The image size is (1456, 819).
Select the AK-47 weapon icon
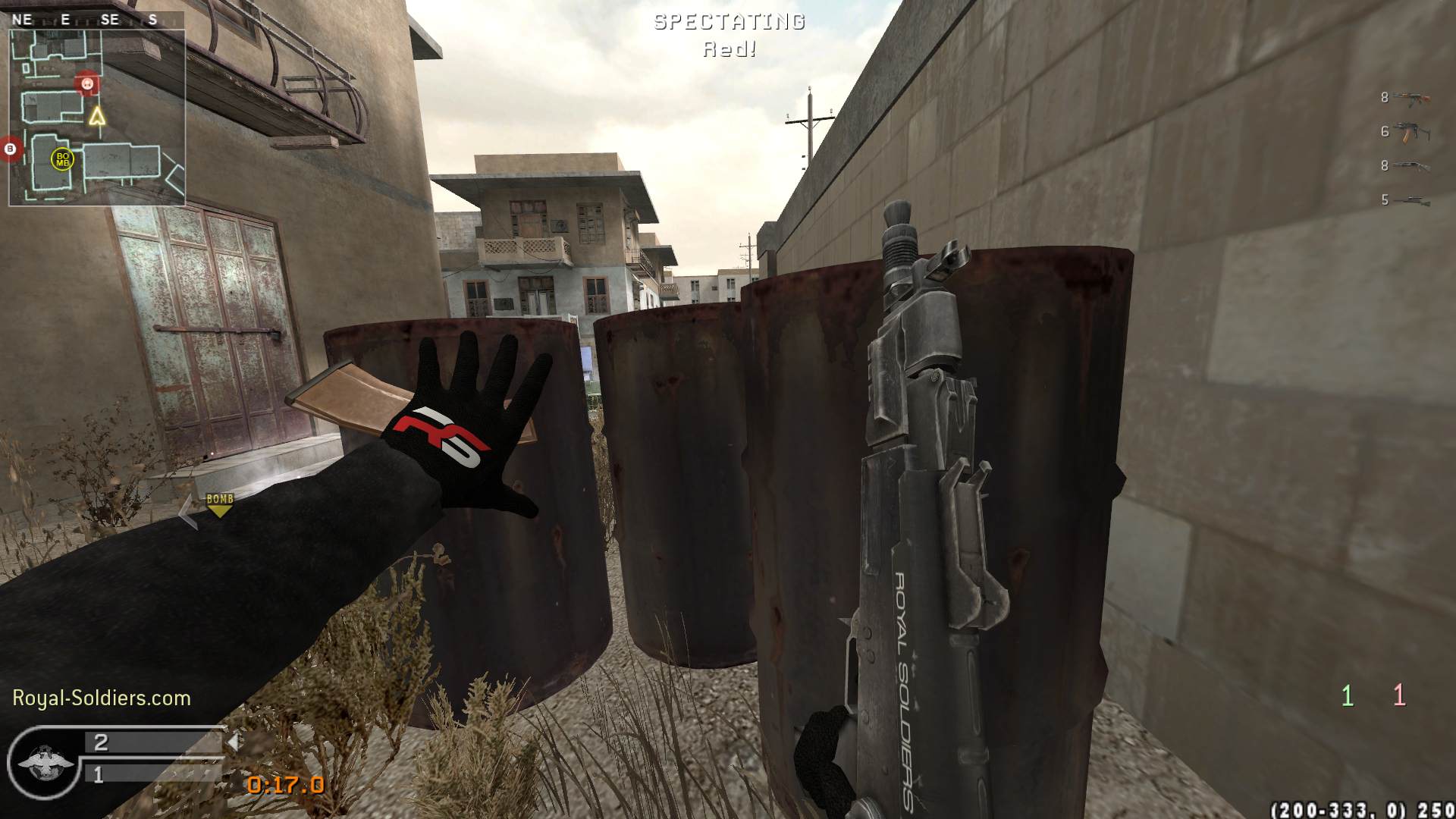1411,98
